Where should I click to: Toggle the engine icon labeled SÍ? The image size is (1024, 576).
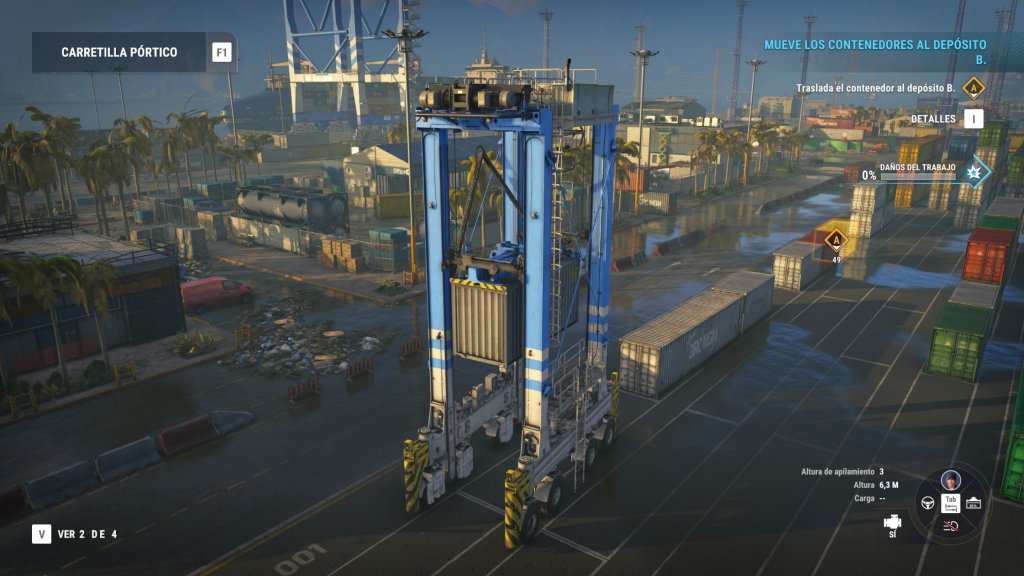tap(892, 521)
